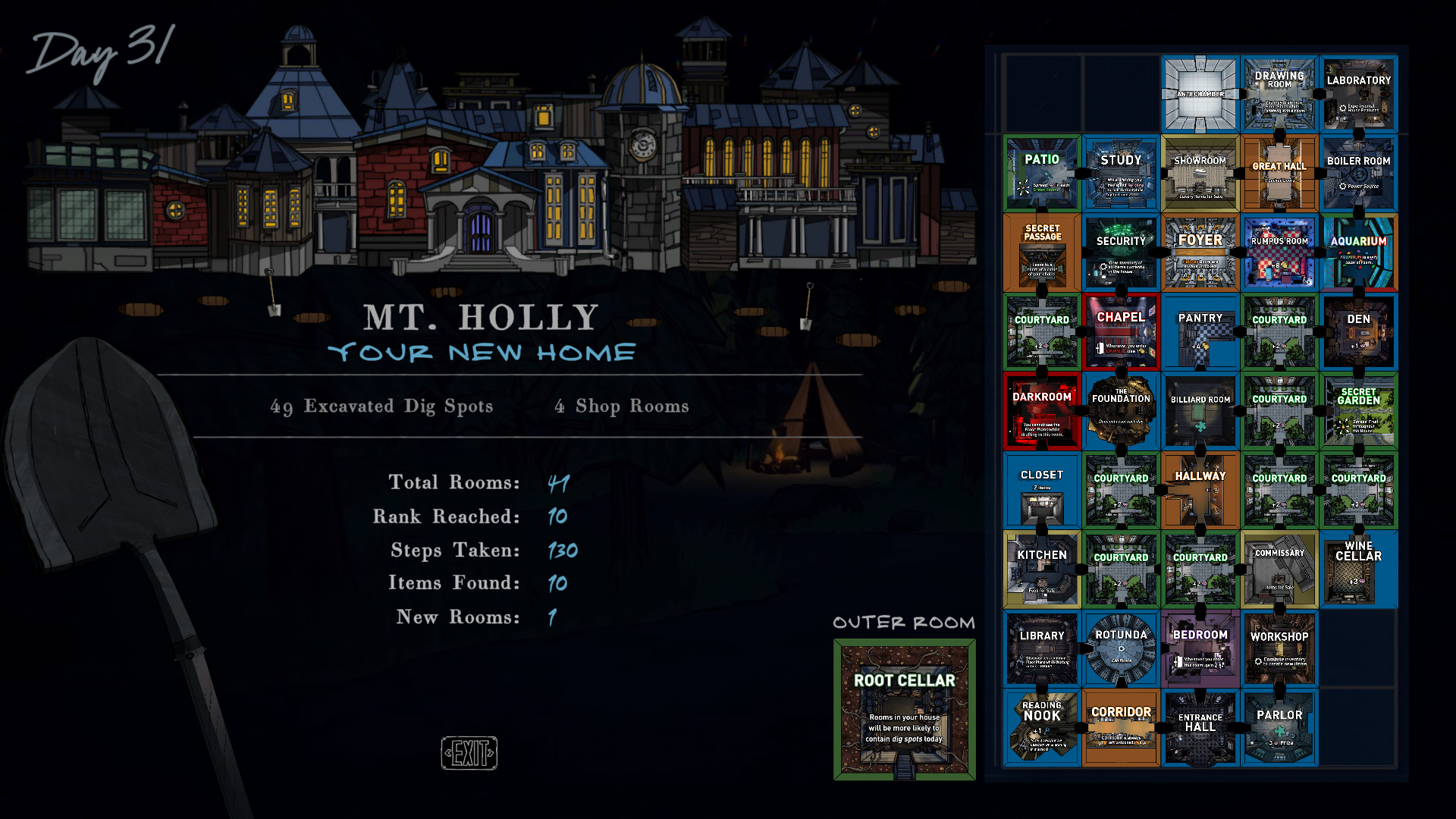Select the Root Cellar outer room card
The width and height of the screenshot is (1456, 819).
pyautogui.click(x=904, y=709)
